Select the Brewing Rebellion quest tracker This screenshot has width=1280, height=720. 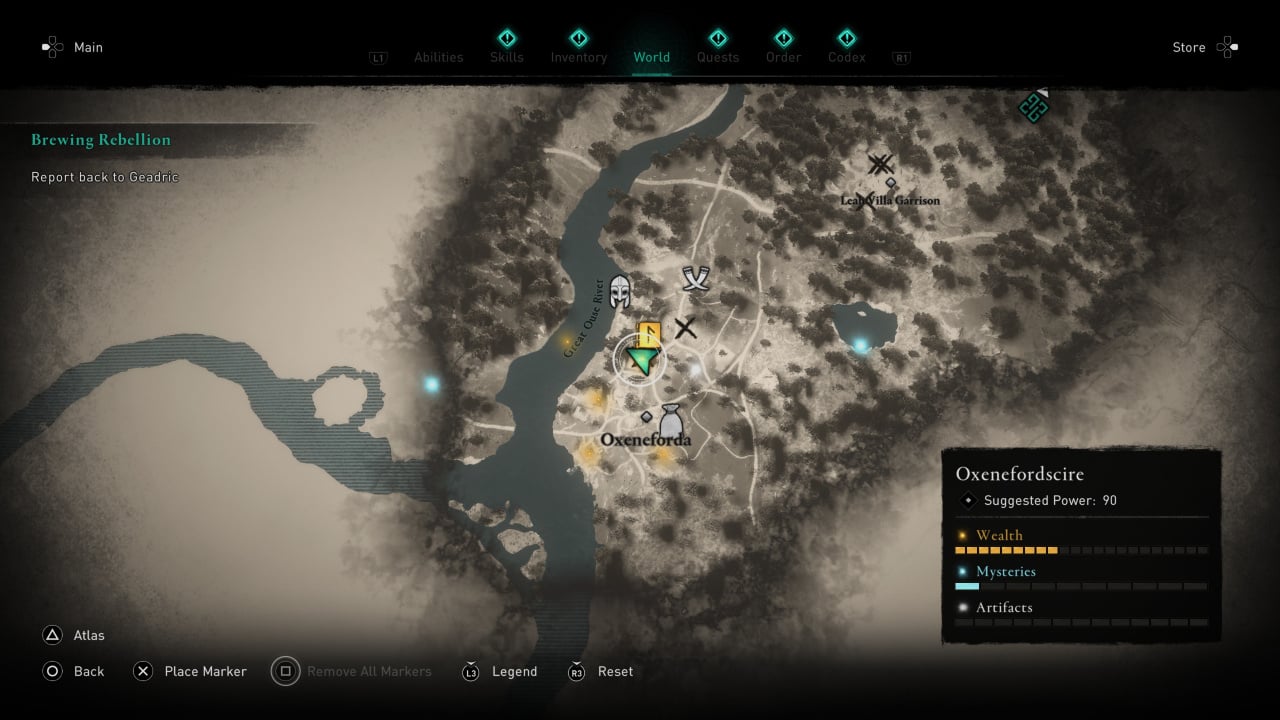(101, 140)
